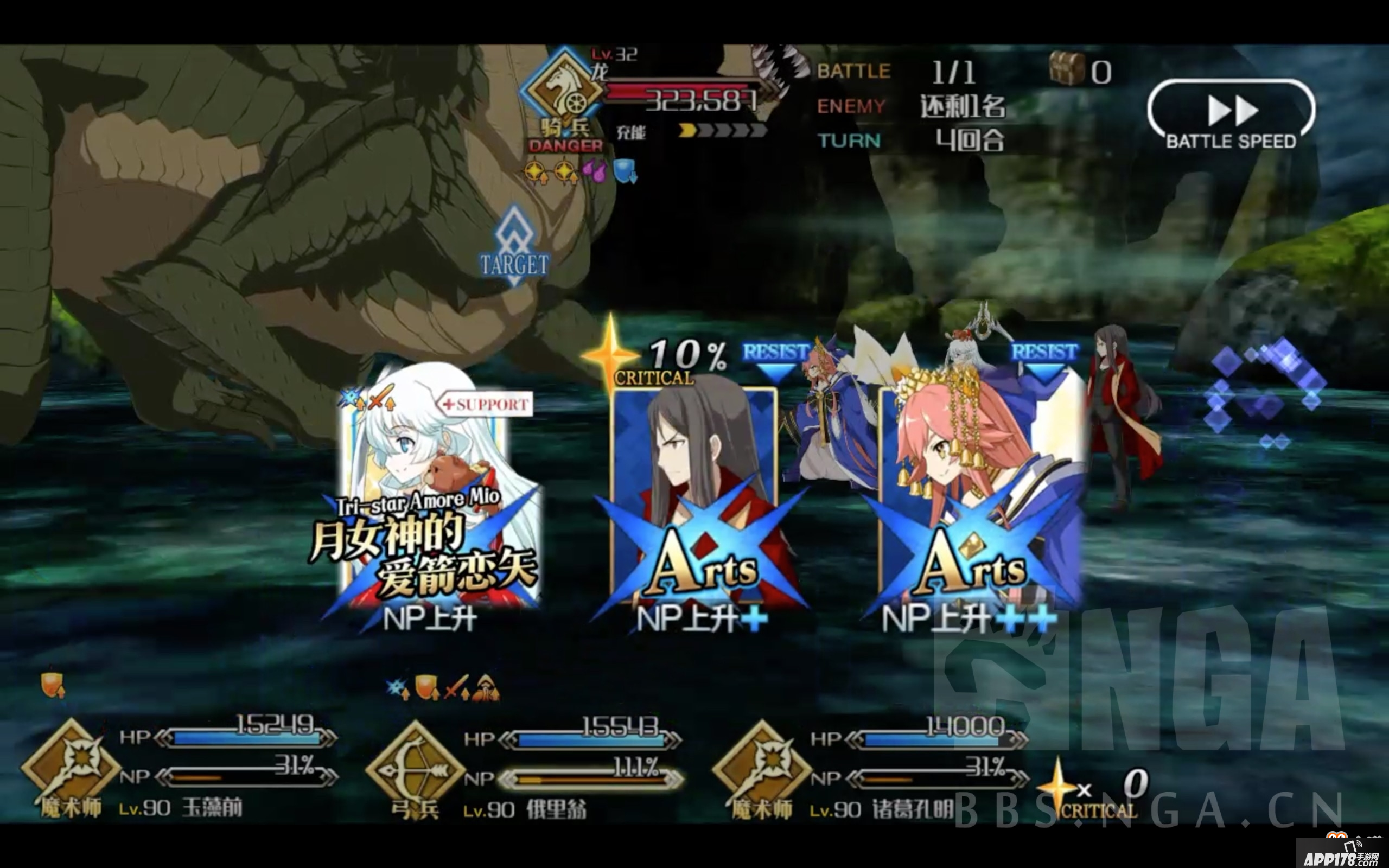Click the enemy charge gauge arrows
1389x868 pixels.
[717, 131]
